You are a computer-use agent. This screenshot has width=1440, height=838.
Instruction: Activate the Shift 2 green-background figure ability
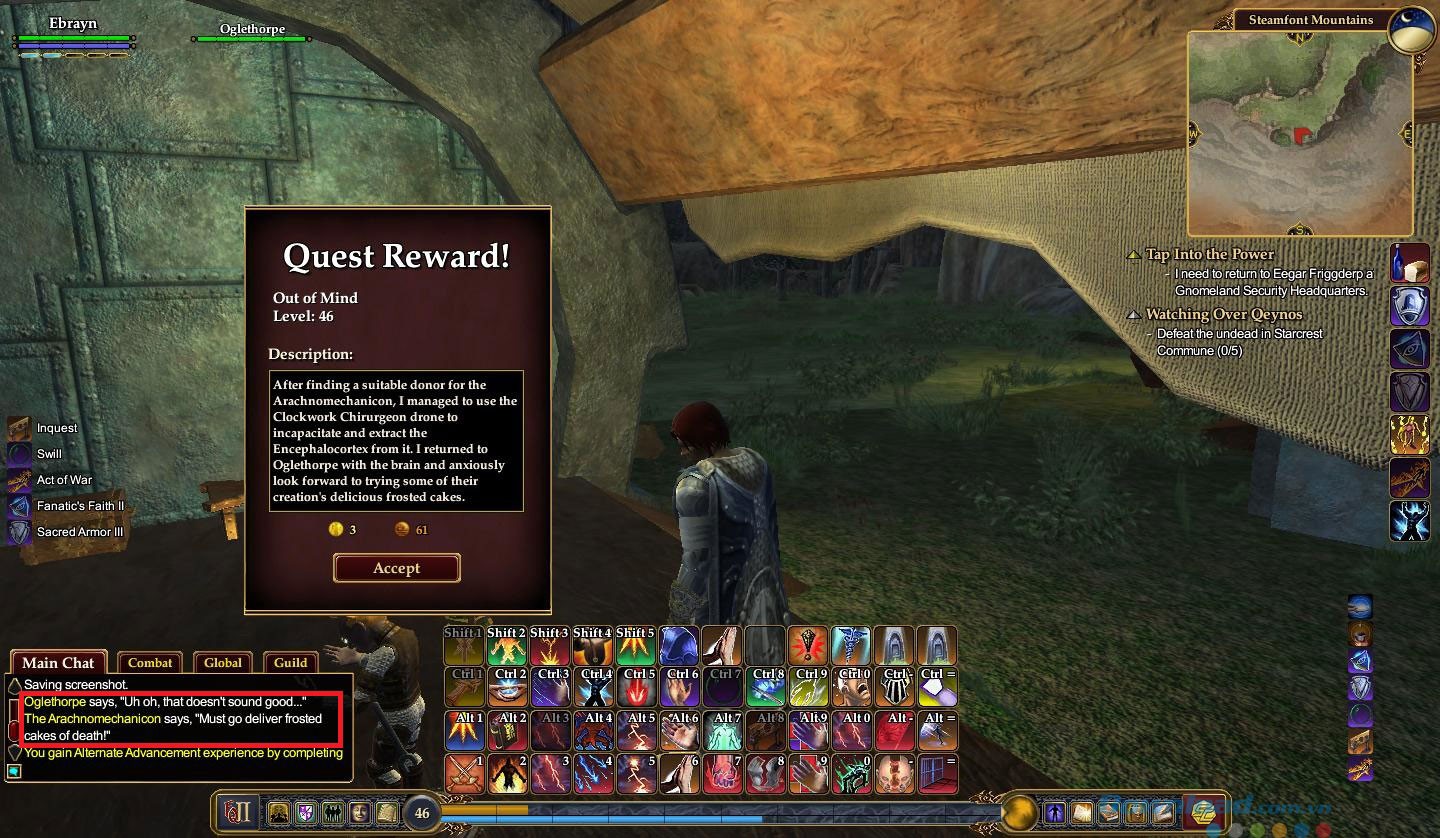[507, 646]
